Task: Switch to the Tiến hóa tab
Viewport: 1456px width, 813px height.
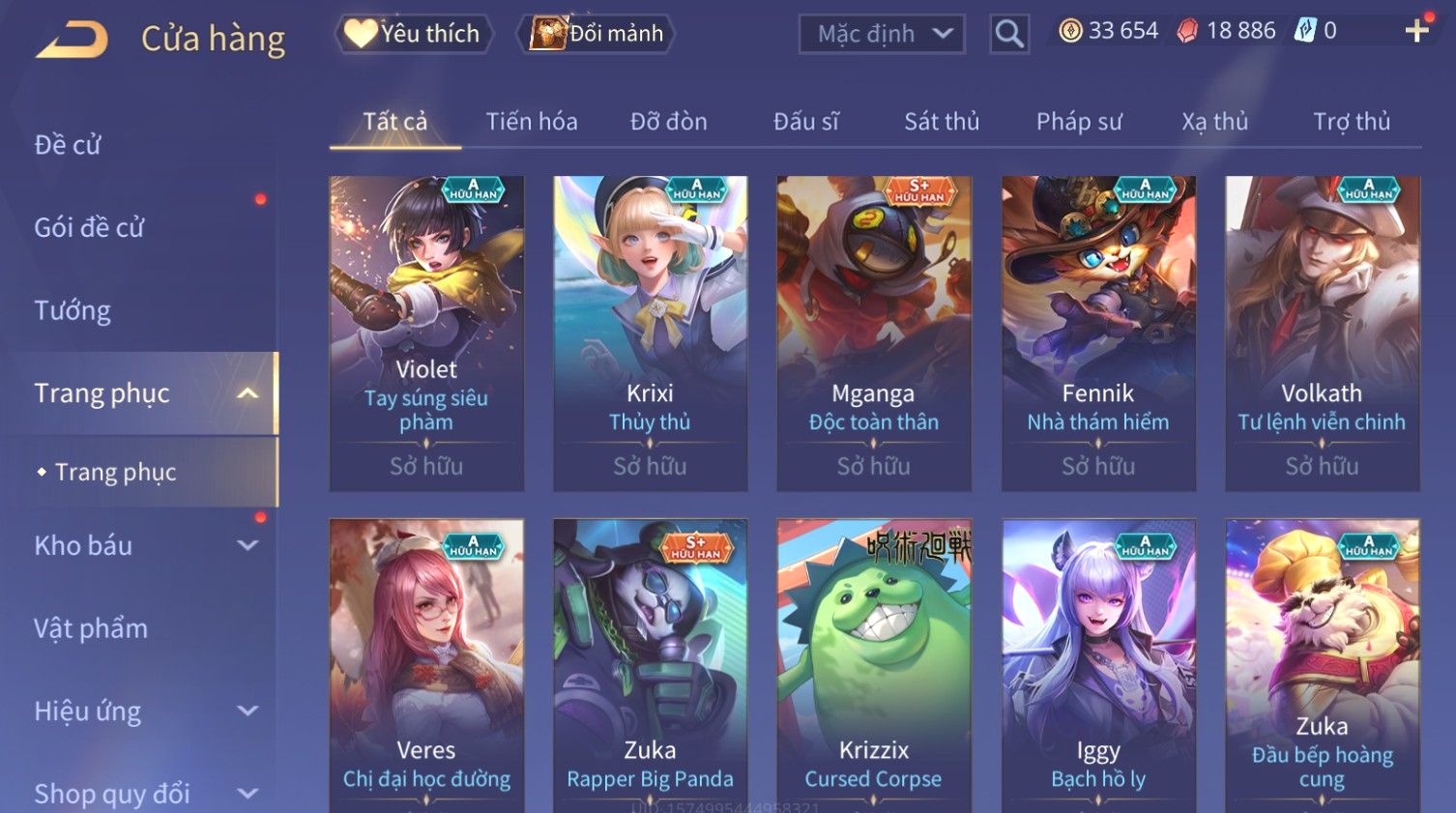Action: [532, 122]
